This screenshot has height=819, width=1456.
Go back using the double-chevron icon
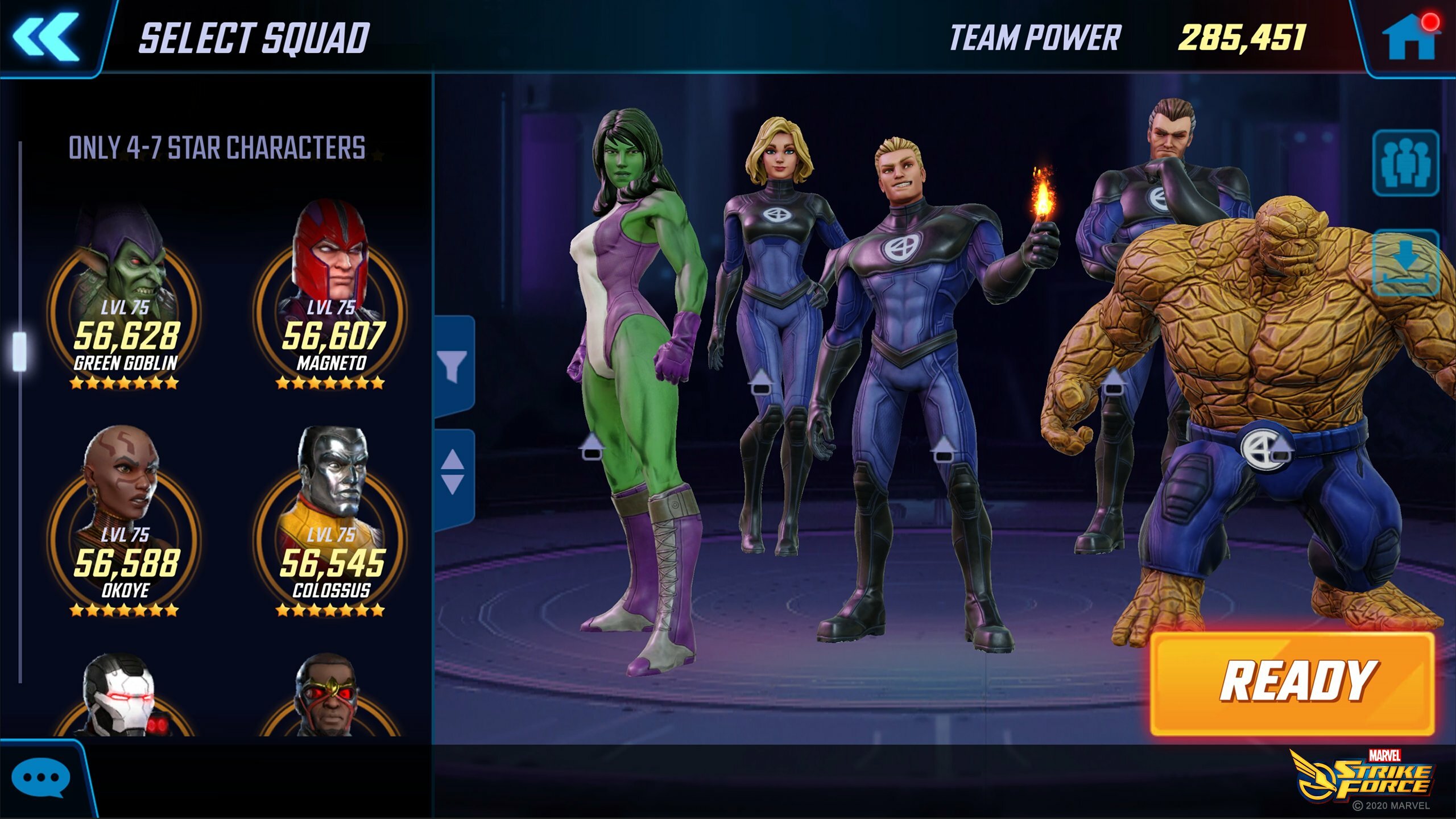(x=47, y=38)
